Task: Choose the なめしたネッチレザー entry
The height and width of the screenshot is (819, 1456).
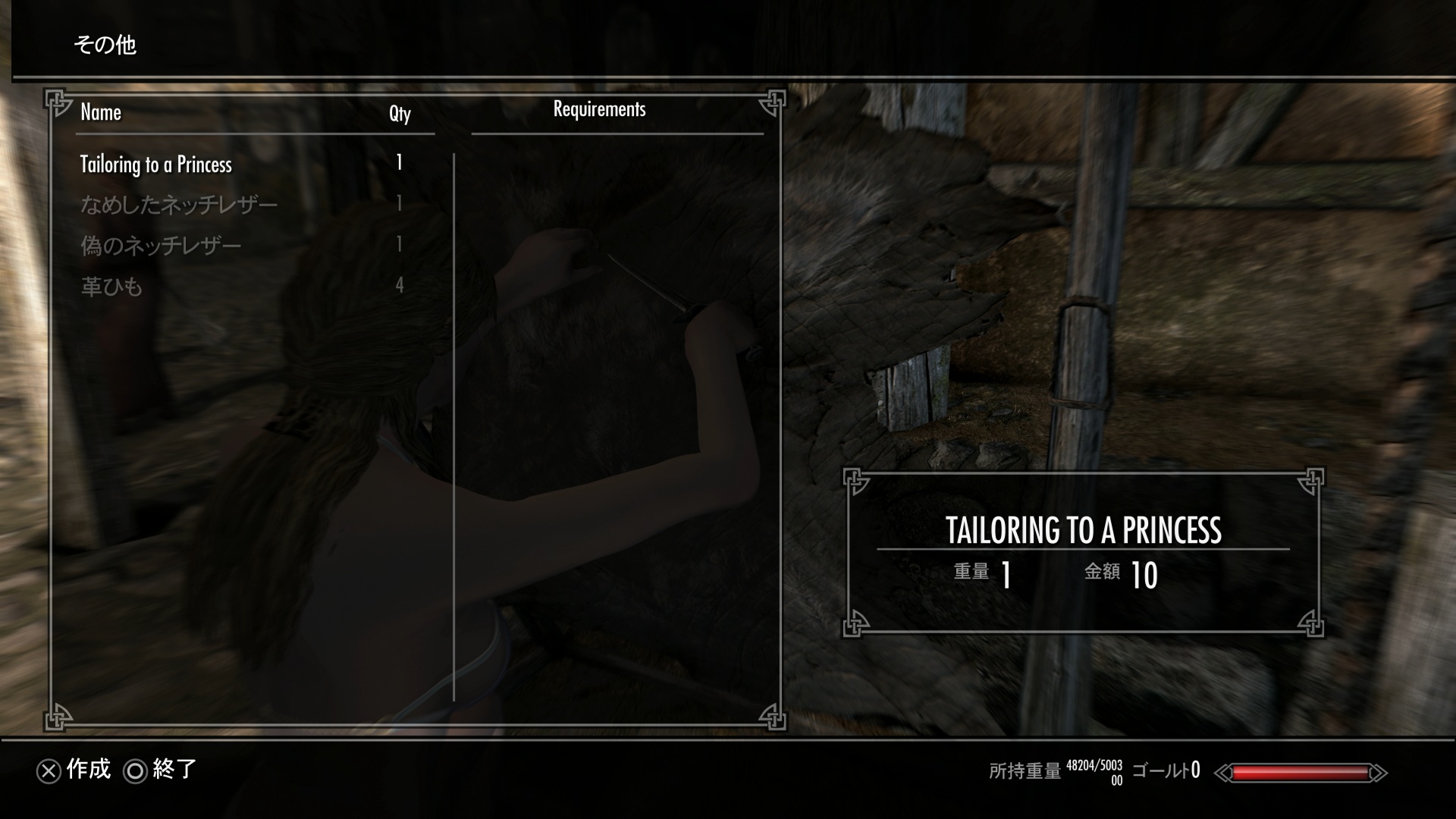Action: click(179, 205)
